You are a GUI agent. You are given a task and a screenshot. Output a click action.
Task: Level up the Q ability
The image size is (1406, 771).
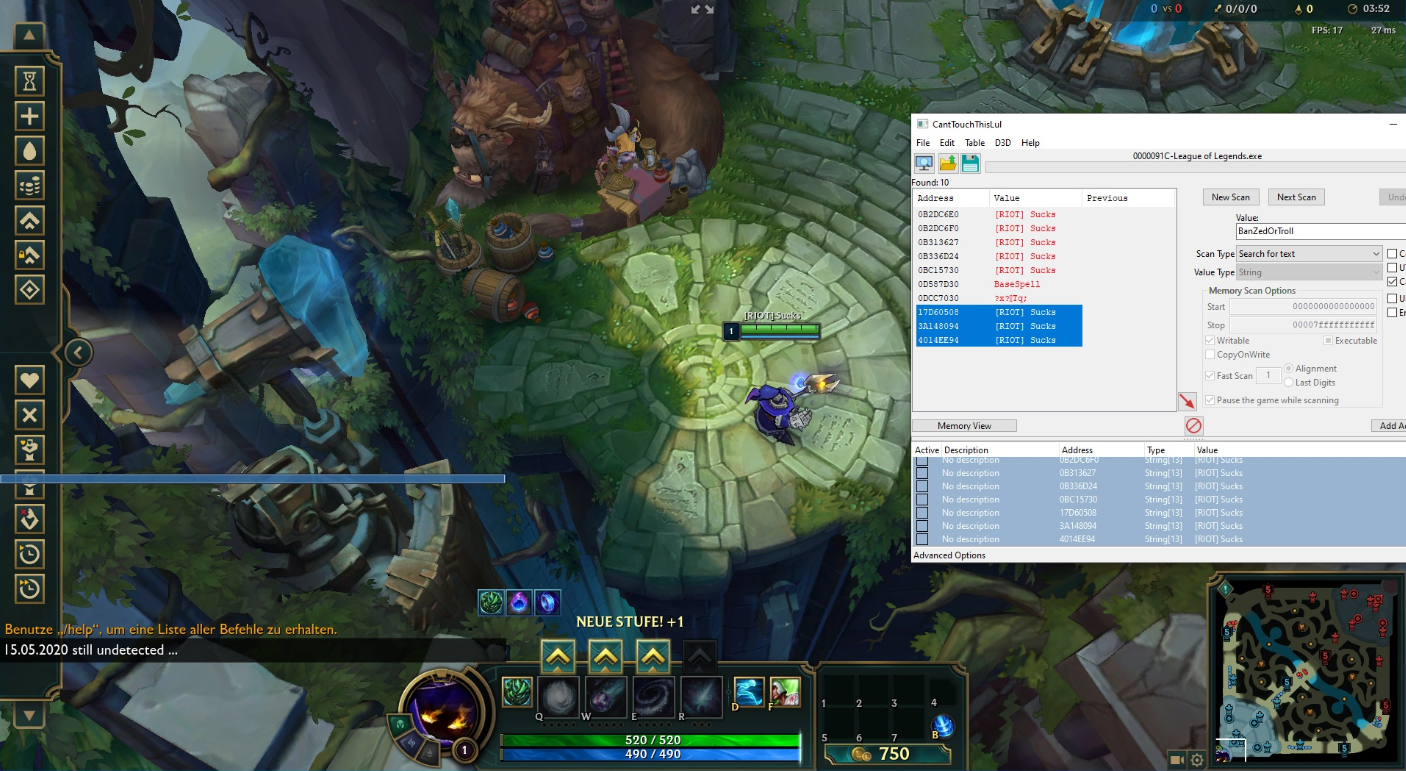[x=558, y=656]
